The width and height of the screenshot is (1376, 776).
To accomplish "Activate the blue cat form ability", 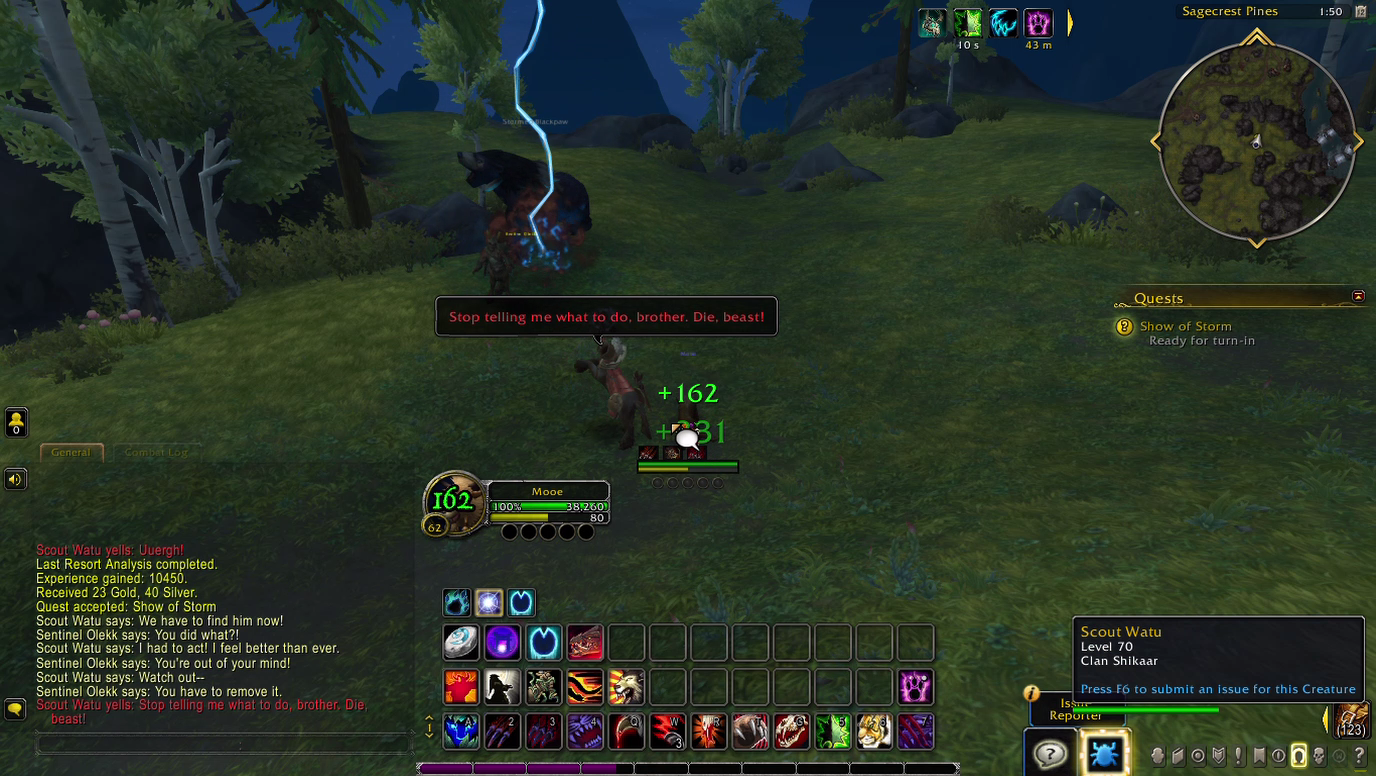I will point(461,731).
